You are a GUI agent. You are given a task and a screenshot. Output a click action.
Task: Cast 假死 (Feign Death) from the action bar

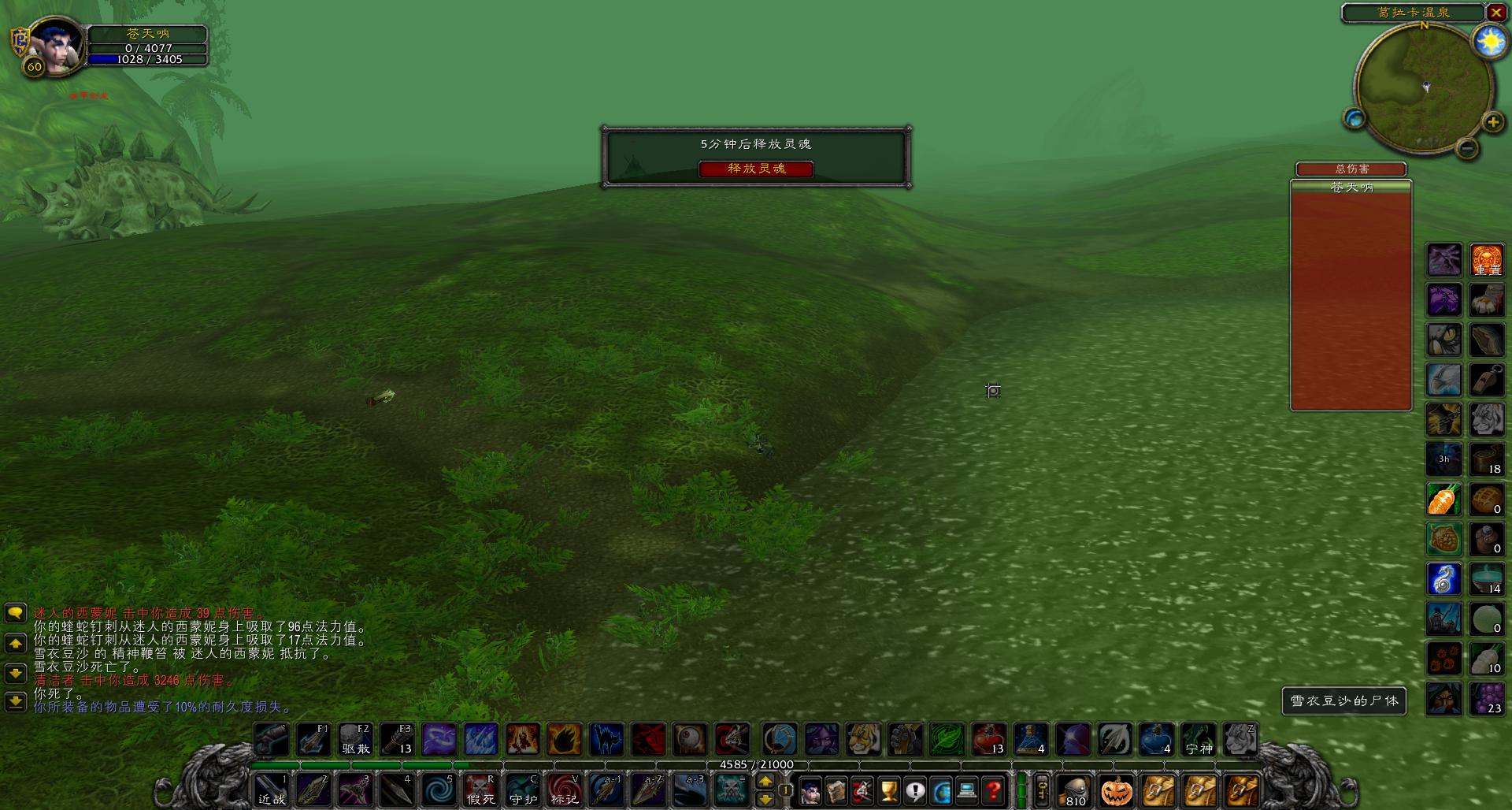(481, 791)
